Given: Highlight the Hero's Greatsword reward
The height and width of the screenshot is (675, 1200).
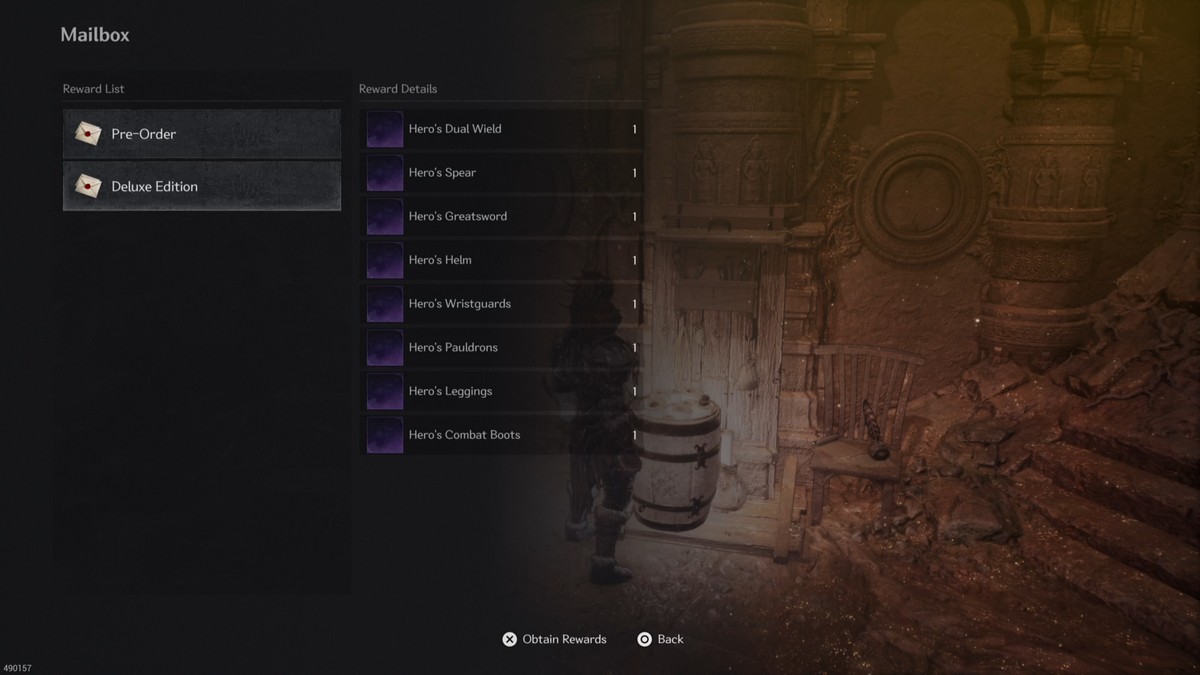Looking at the screenshot, I should [x=501, y=216].
